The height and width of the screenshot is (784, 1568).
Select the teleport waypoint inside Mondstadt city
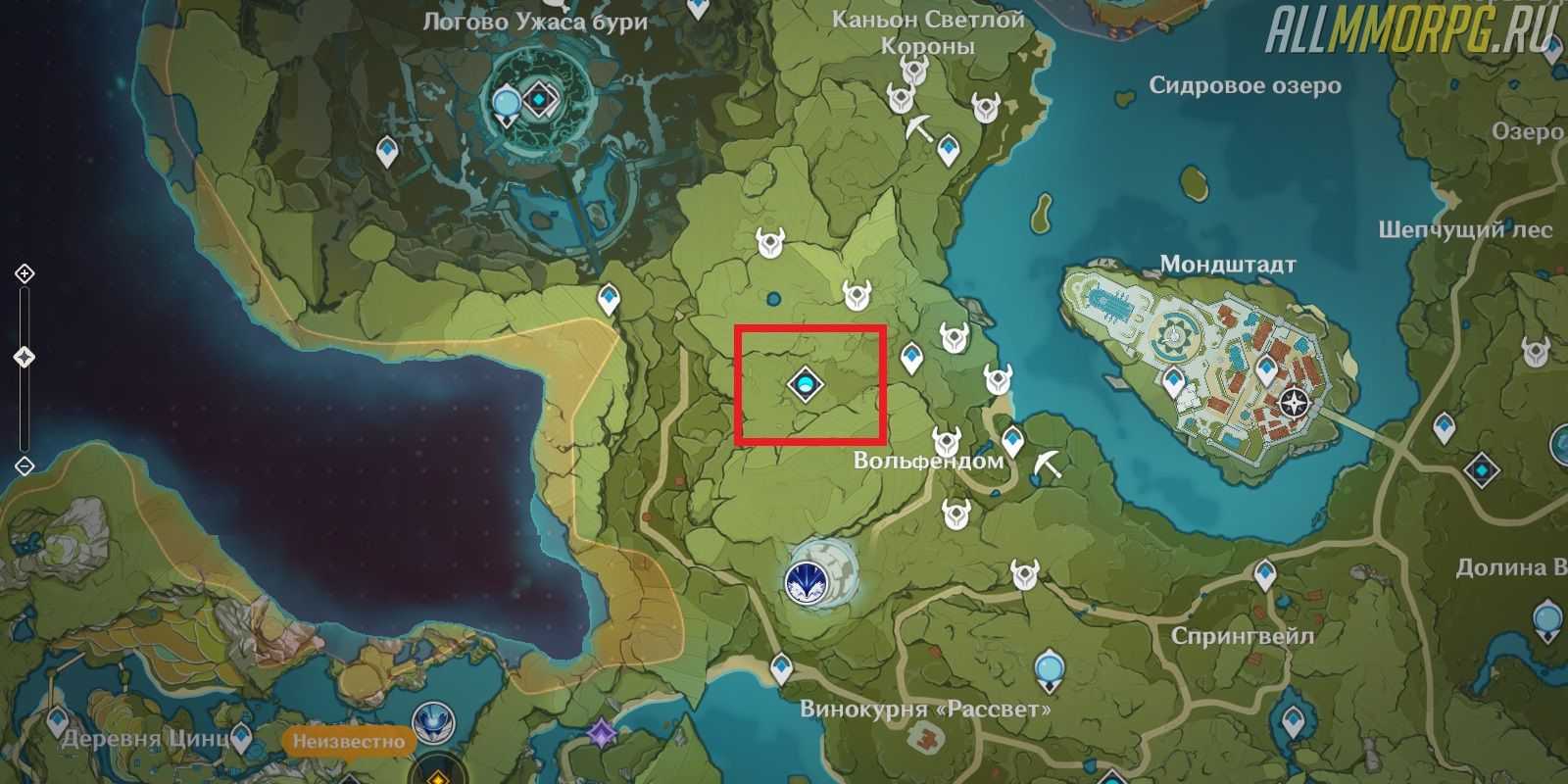(1267, 371)
